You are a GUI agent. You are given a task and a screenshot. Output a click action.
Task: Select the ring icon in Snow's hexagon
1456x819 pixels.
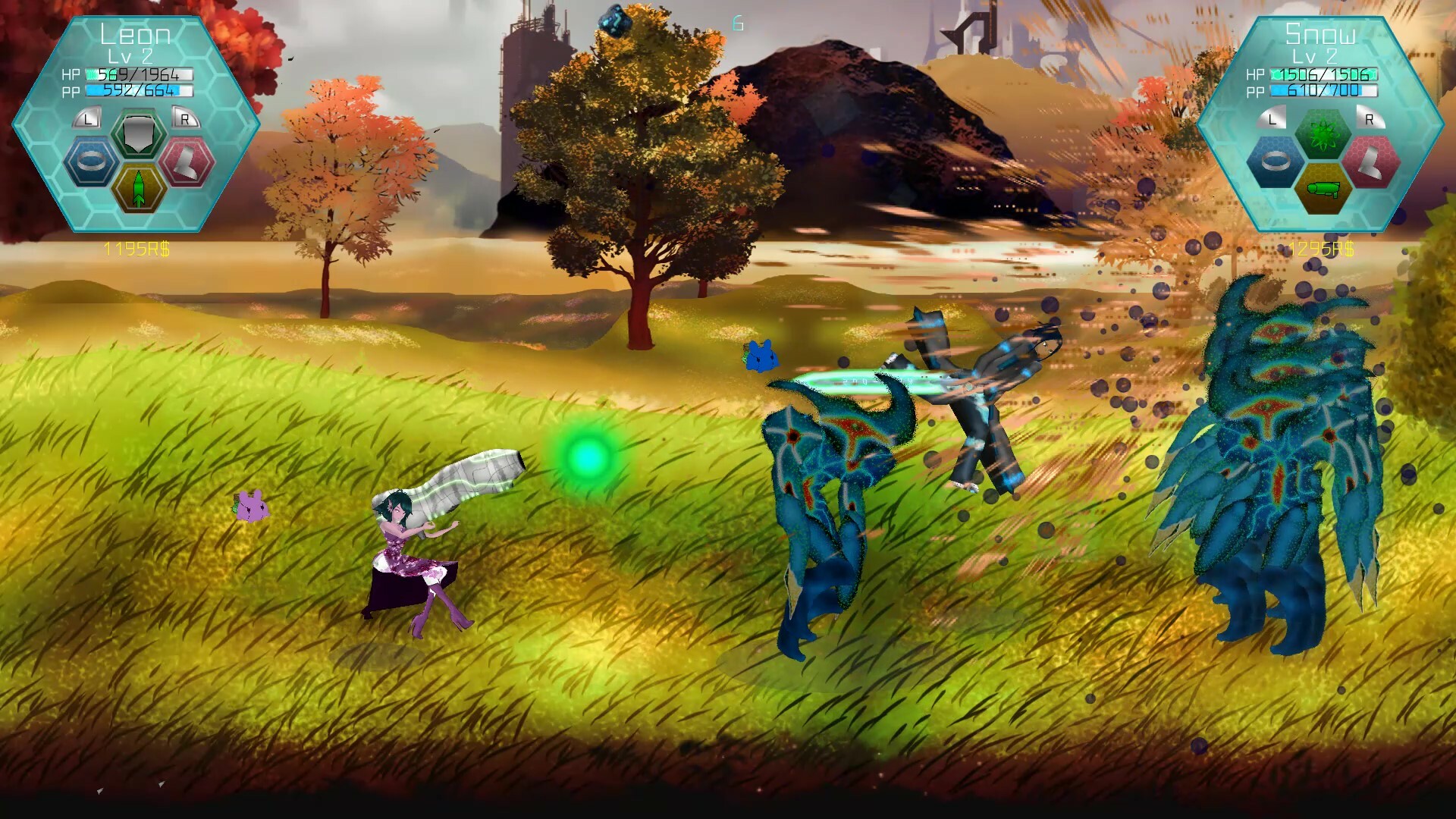click(x=1274, y=162)
